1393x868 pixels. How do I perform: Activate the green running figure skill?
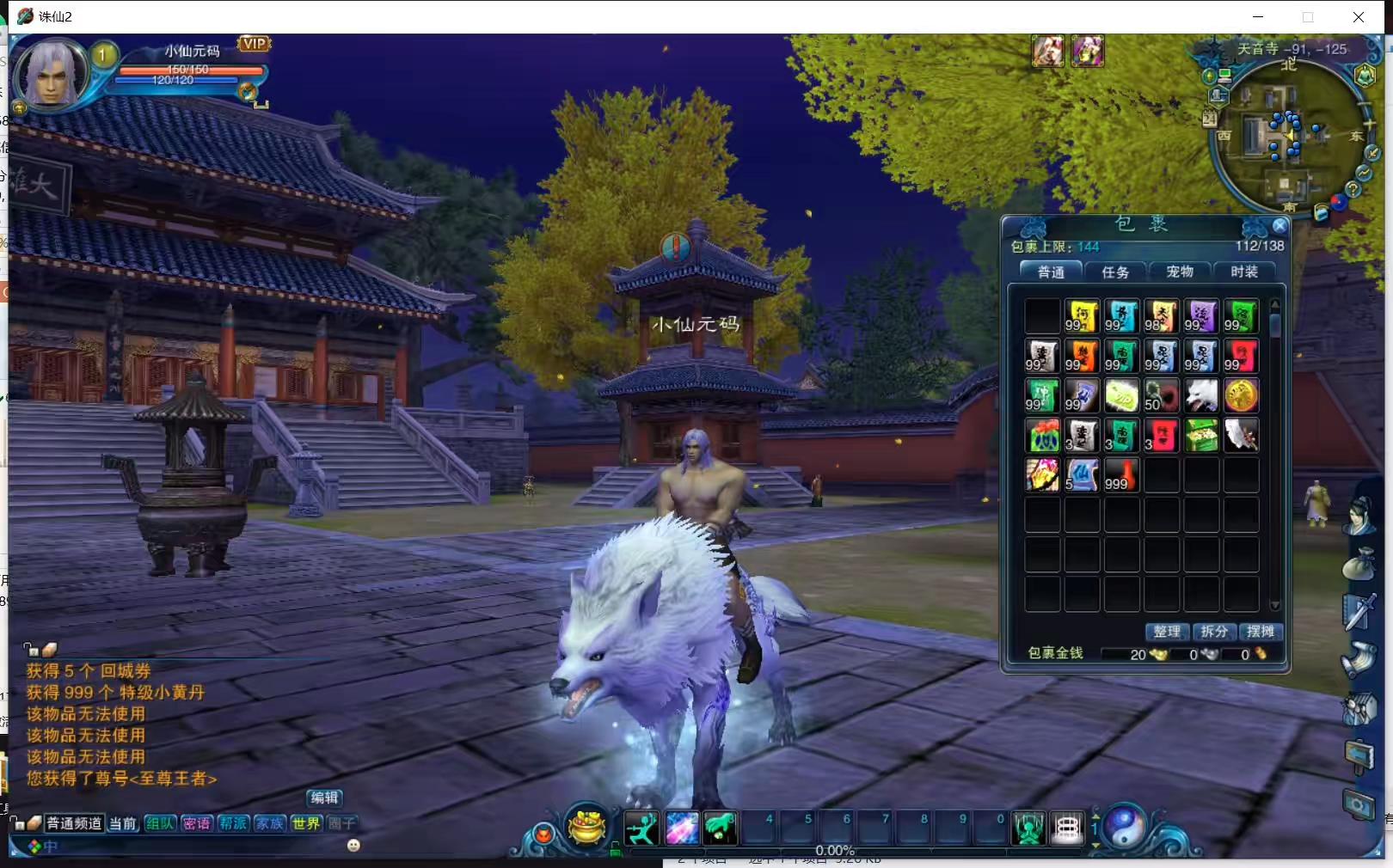pos(641,828)
